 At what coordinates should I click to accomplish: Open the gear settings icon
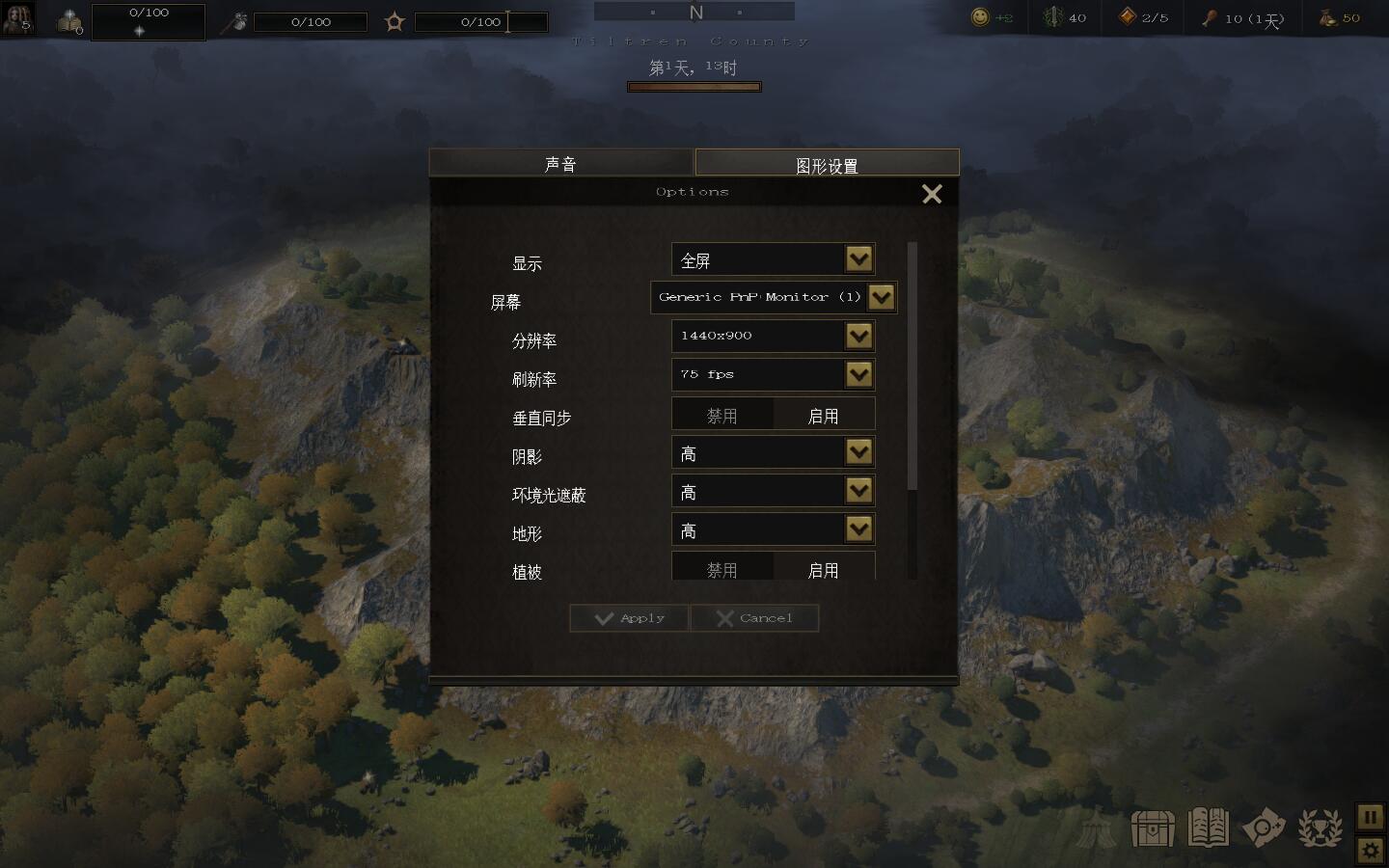click(x=1371, y=851)
